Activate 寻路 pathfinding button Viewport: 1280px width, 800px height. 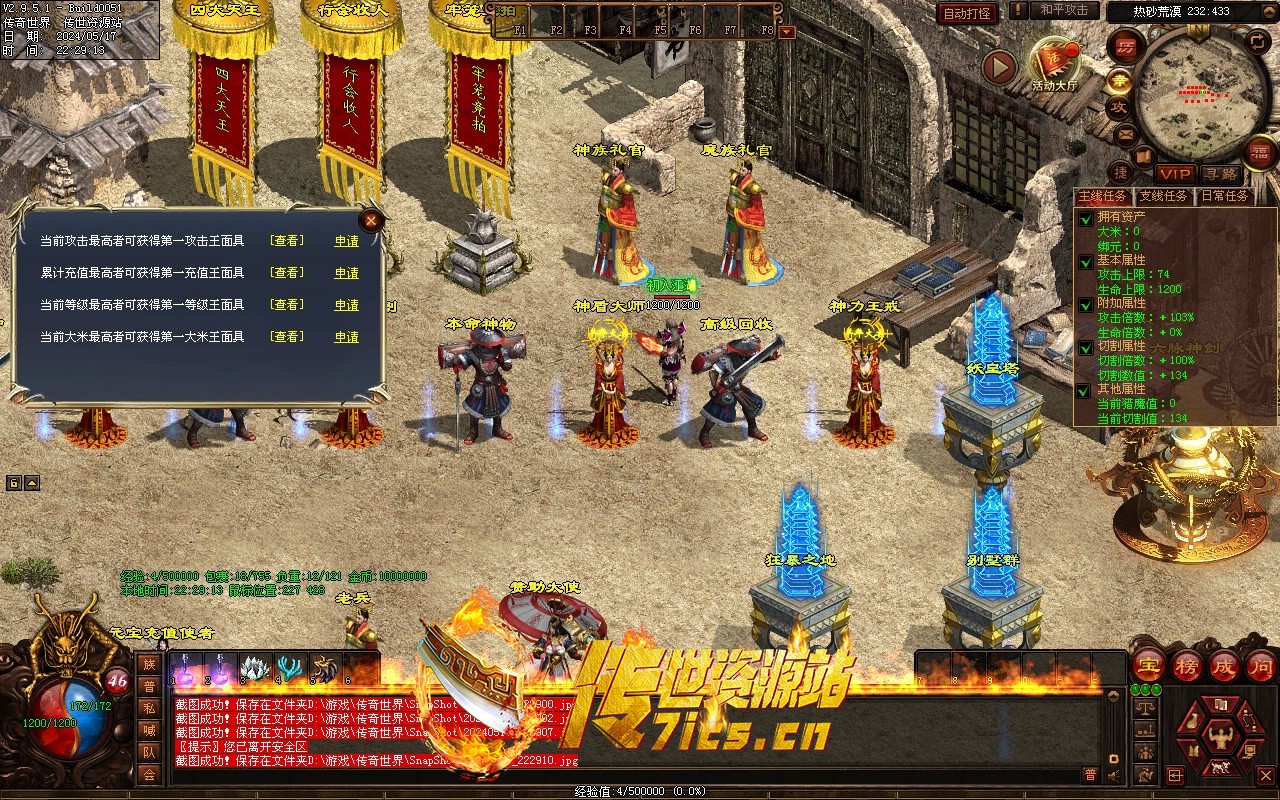click(x=1219, y=175)
